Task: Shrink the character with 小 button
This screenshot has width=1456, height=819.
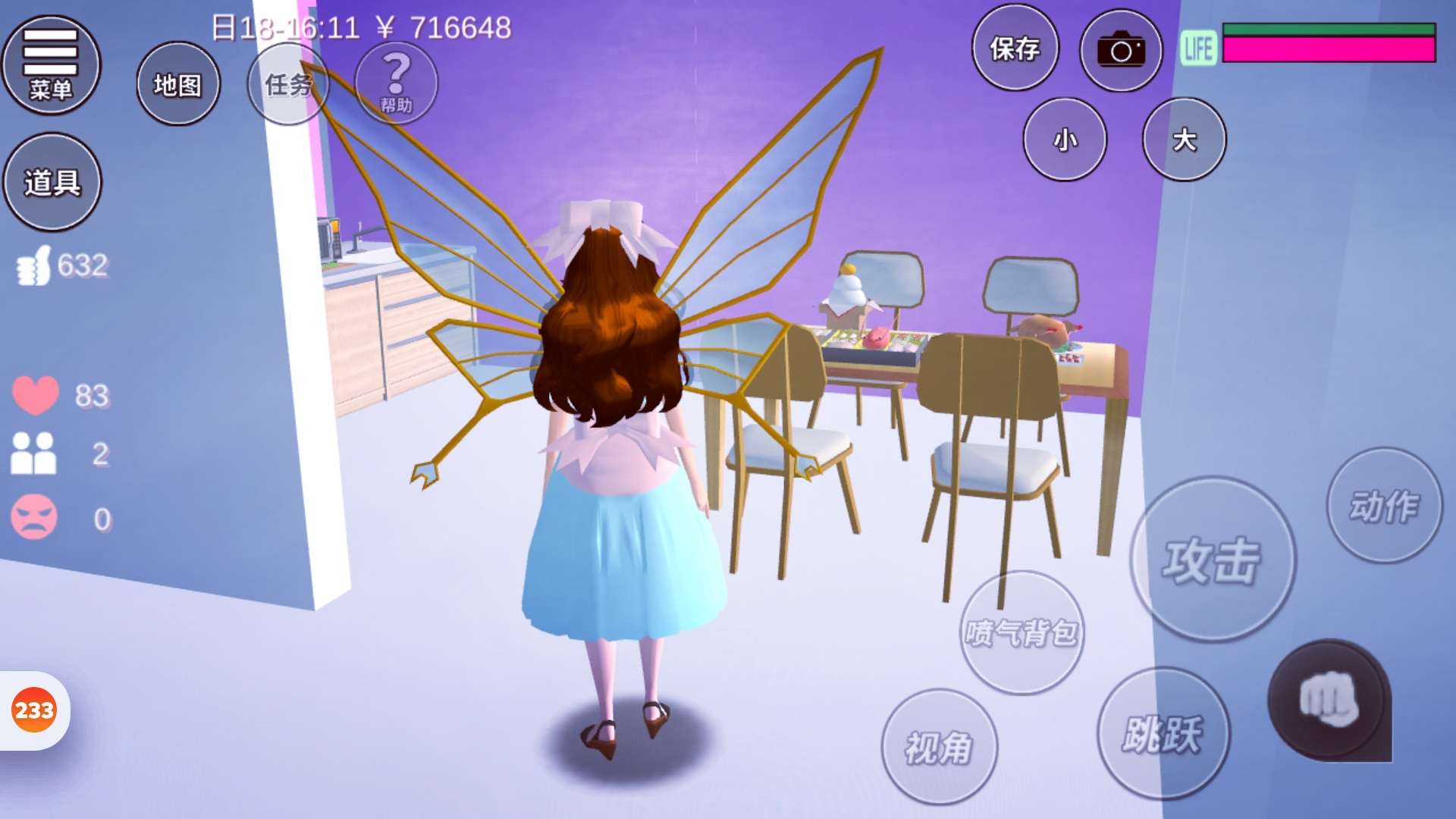Action: tap(1065, 140)
